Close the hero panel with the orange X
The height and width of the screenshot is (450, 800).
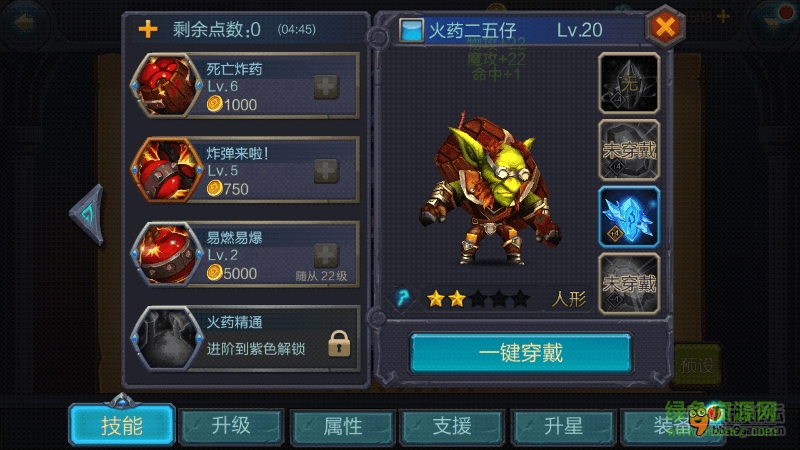665,26
